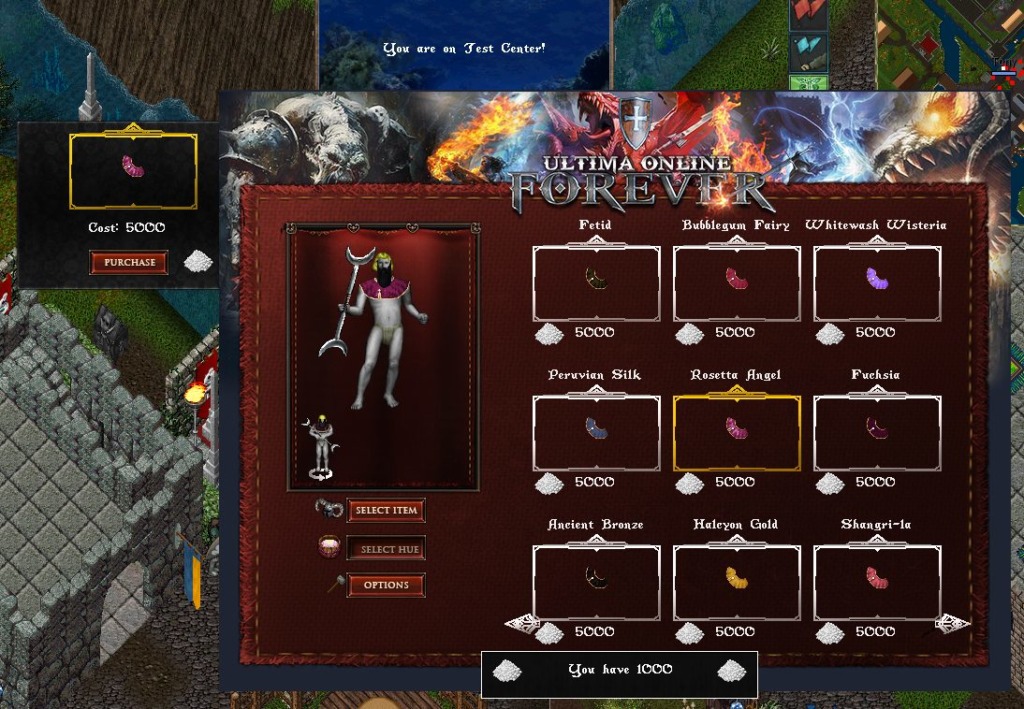This screenshot has height=709, width=1024.
Task: Select the Shangri-la hue swatch
Action: point(877,582)
